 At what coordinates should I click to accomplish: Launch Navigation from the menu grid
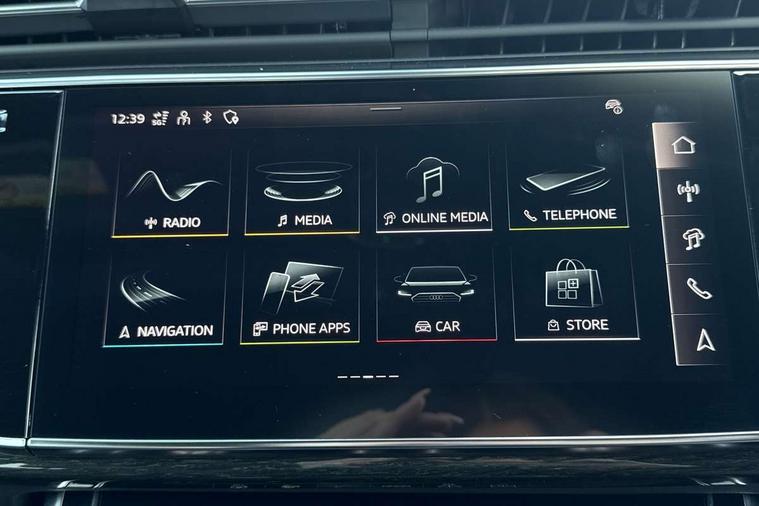(x=165, y=299)
